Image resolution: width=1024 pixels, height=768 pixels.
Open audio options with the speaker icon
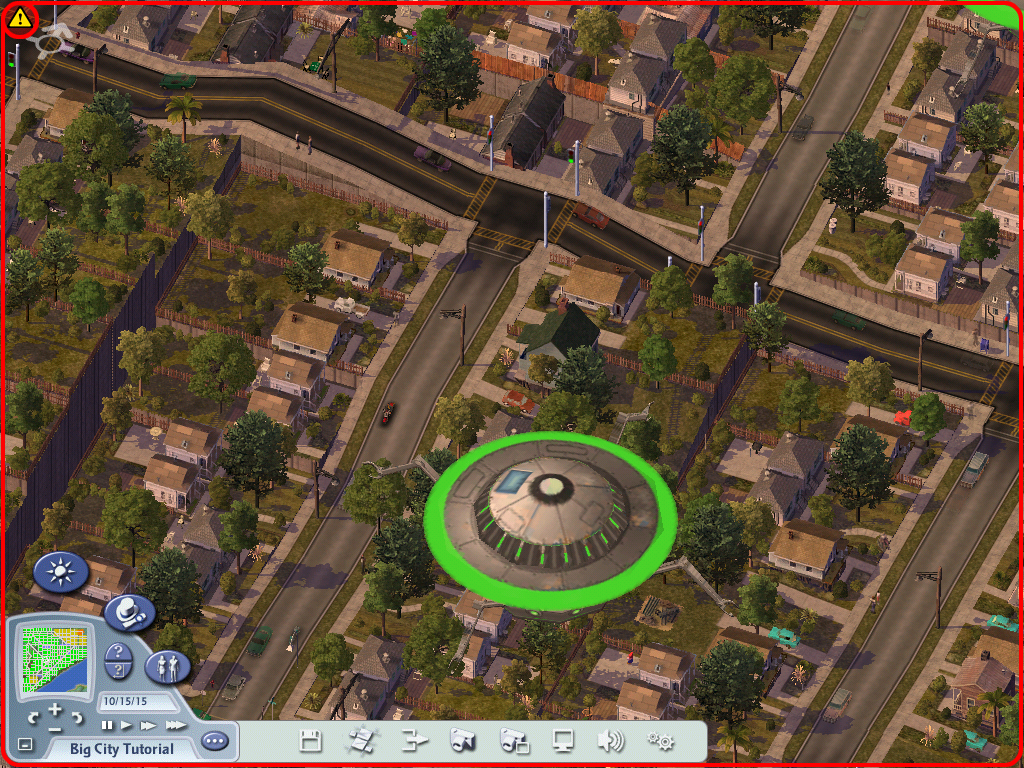click(x=609, y=741)
